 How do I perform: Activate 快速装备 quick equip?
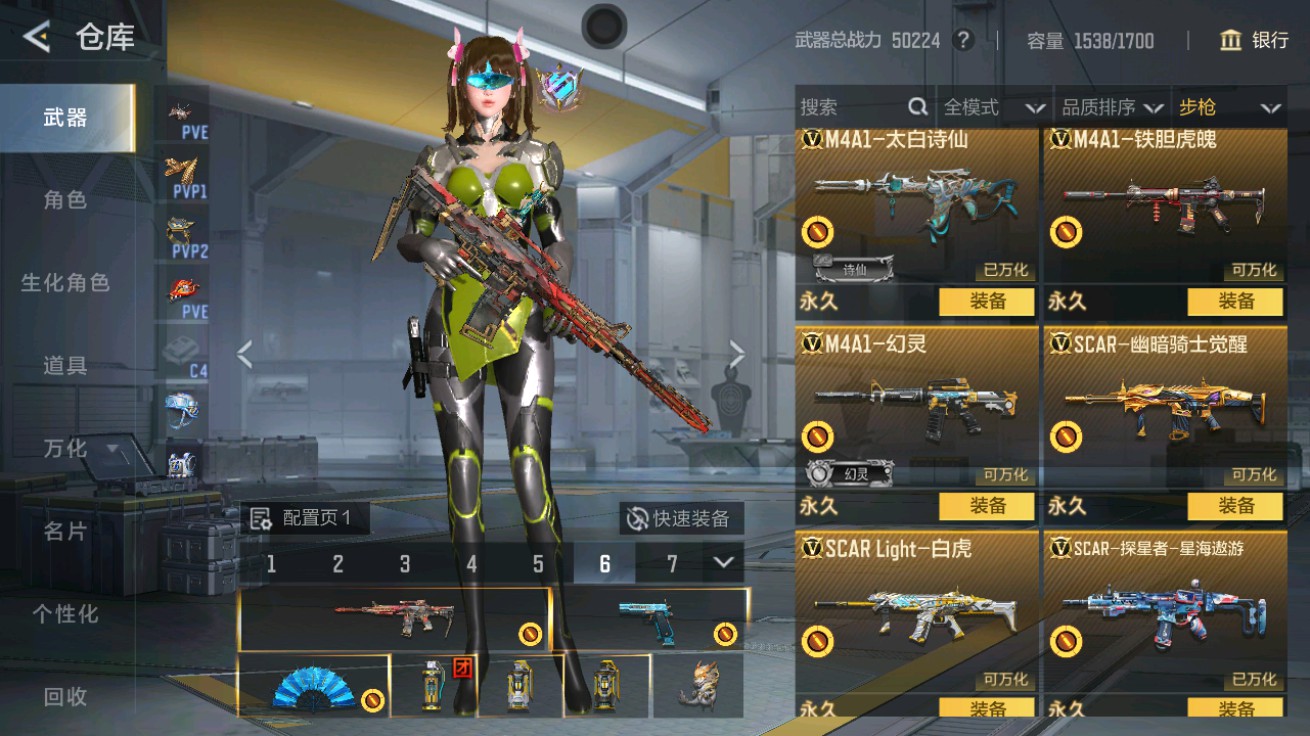tap(680, 518)
